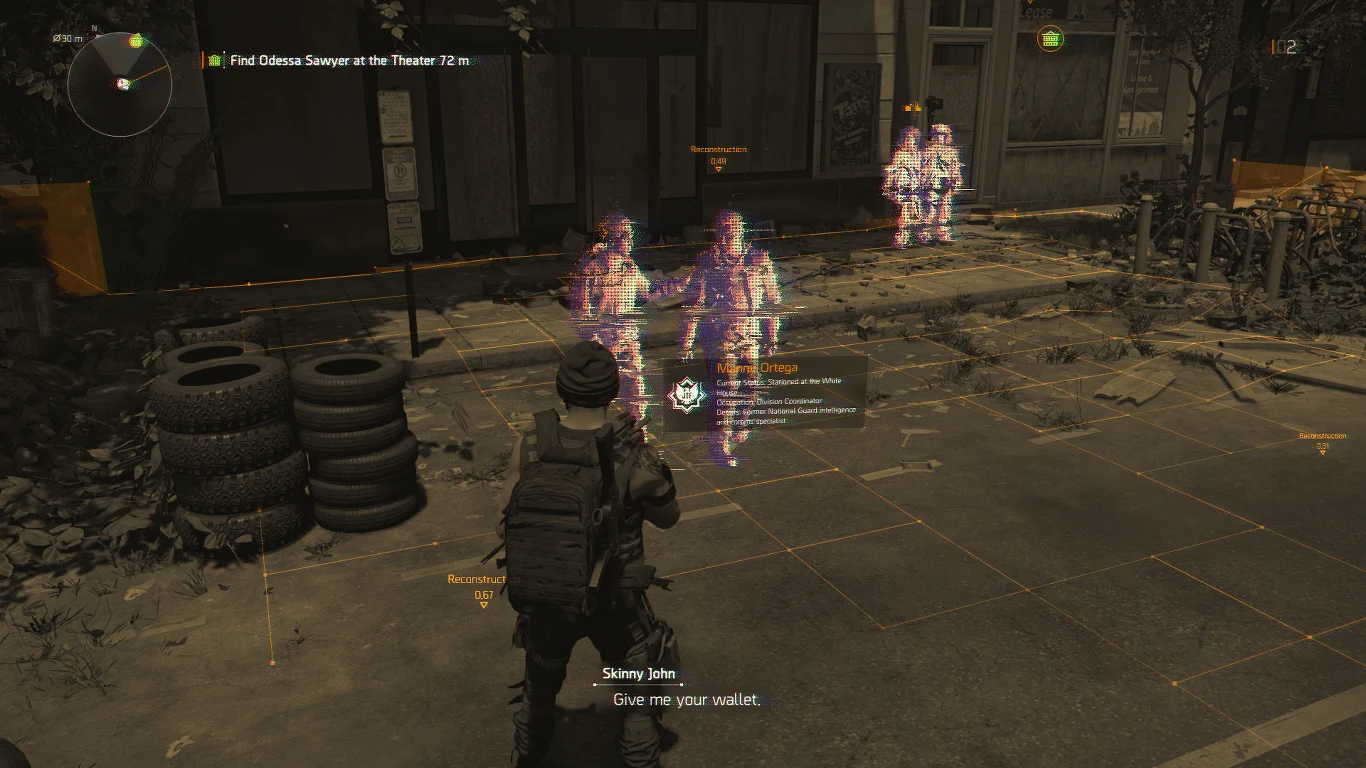Screen dimensions: 1366x768
Task: Click the pair of holograms near the shop entrance
Action: coord(925,175)
